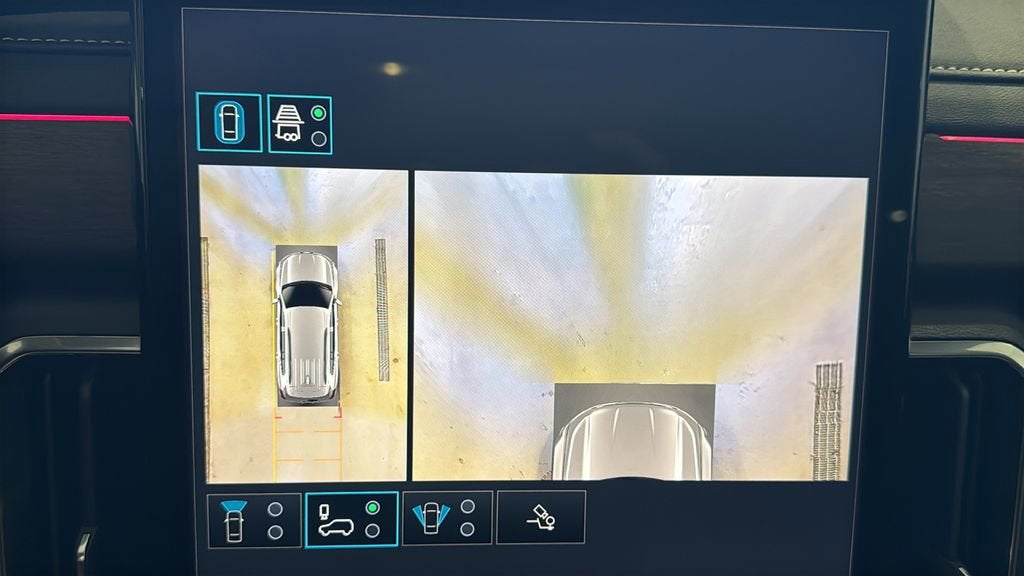Tap the bird's-eye surround view thumbnail
The image size is (1024, 576).
[x=304, y=324]
